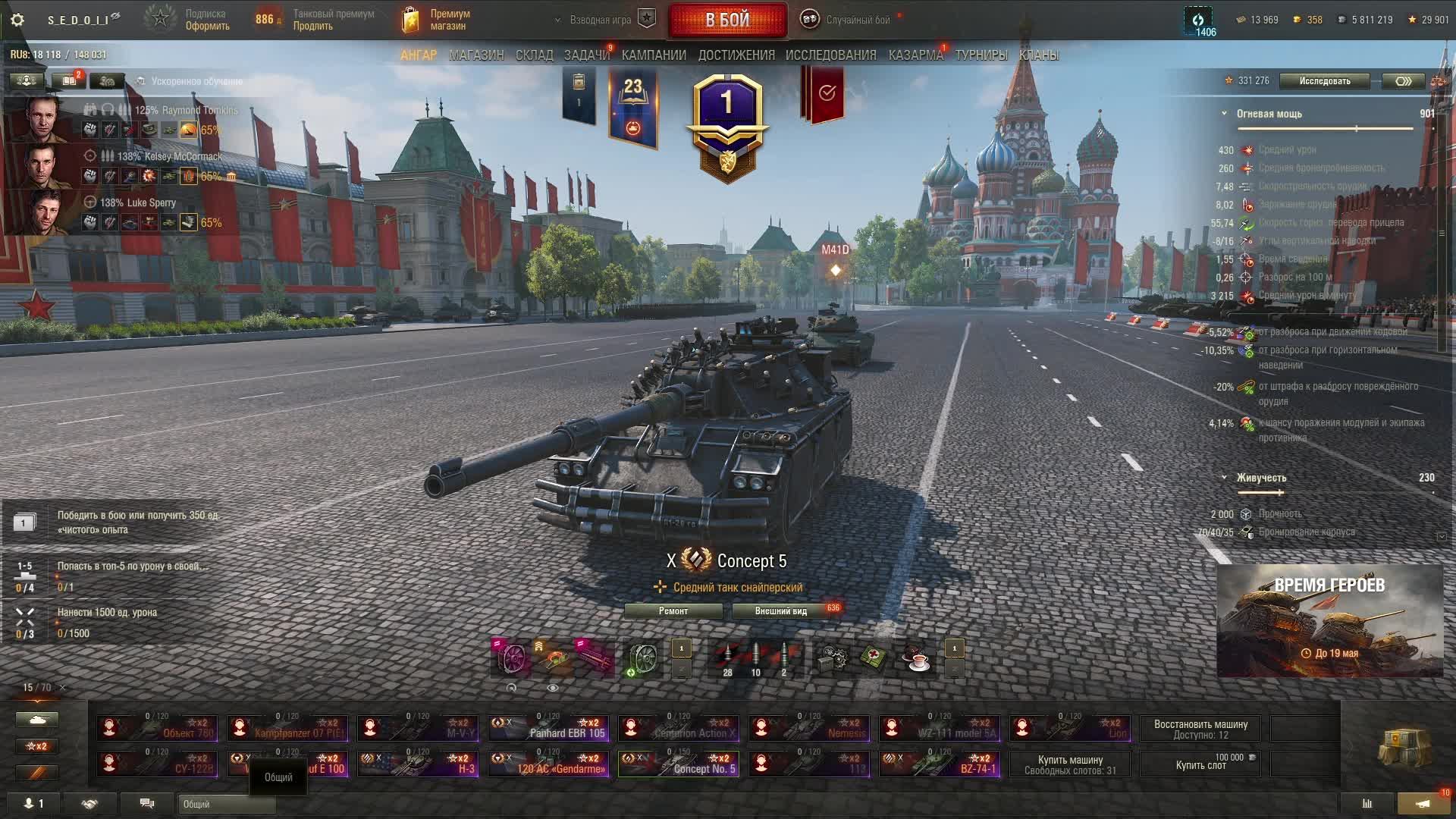Switch to the МАГАЗИН tab
The width and height of the screenshot is (1456, 819).
point(476,55)
